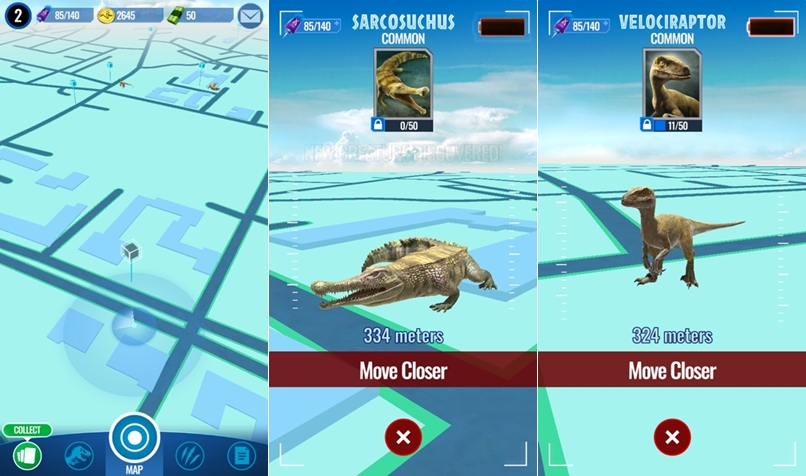Open the mail envelope inbox
This screenshot has height=476, width=806.
point(251,15)
